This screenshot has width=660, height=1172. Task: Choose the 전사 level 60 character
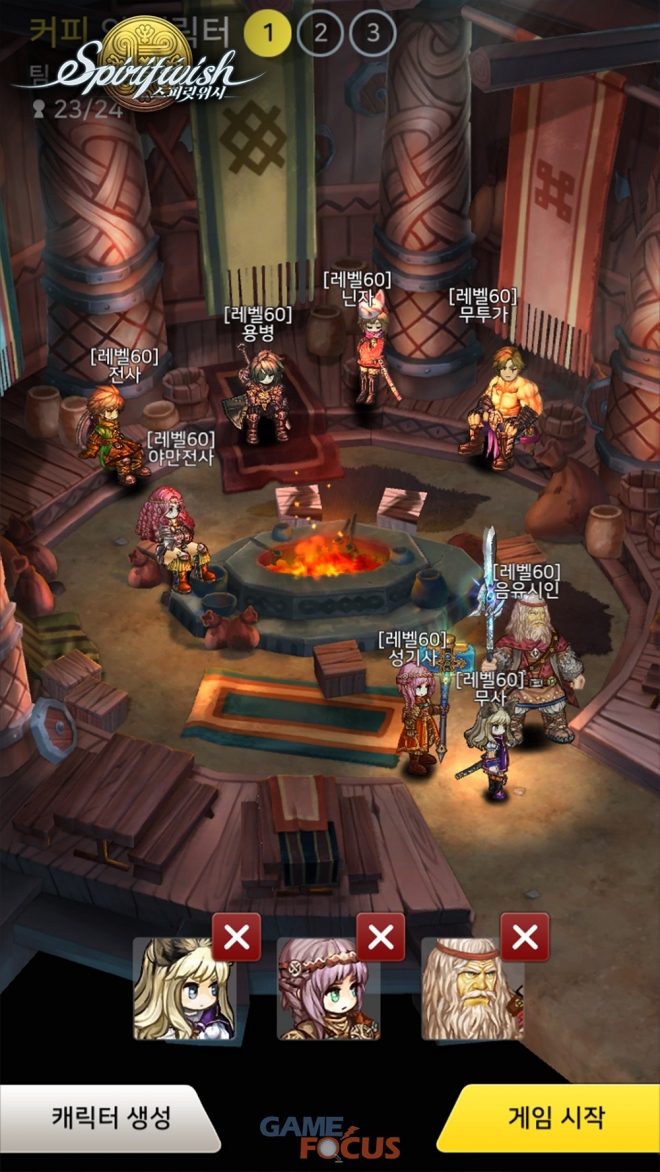108,432
